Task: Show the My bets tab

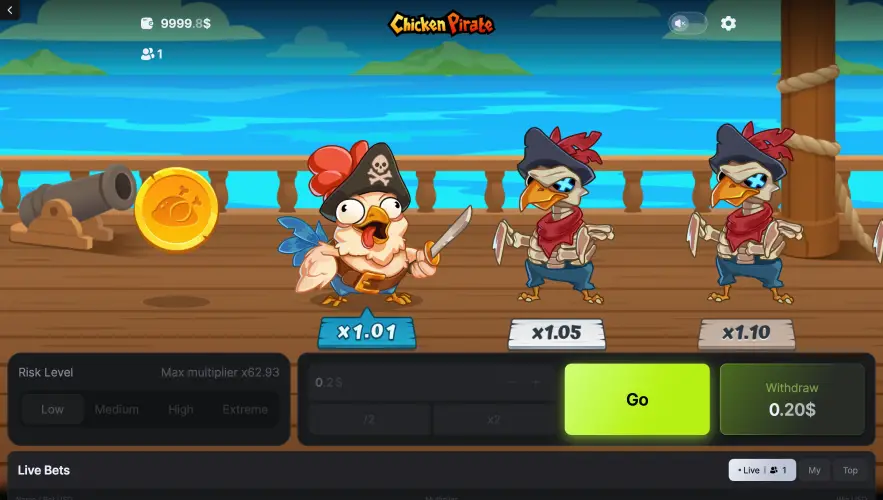Action: point(815,470)
